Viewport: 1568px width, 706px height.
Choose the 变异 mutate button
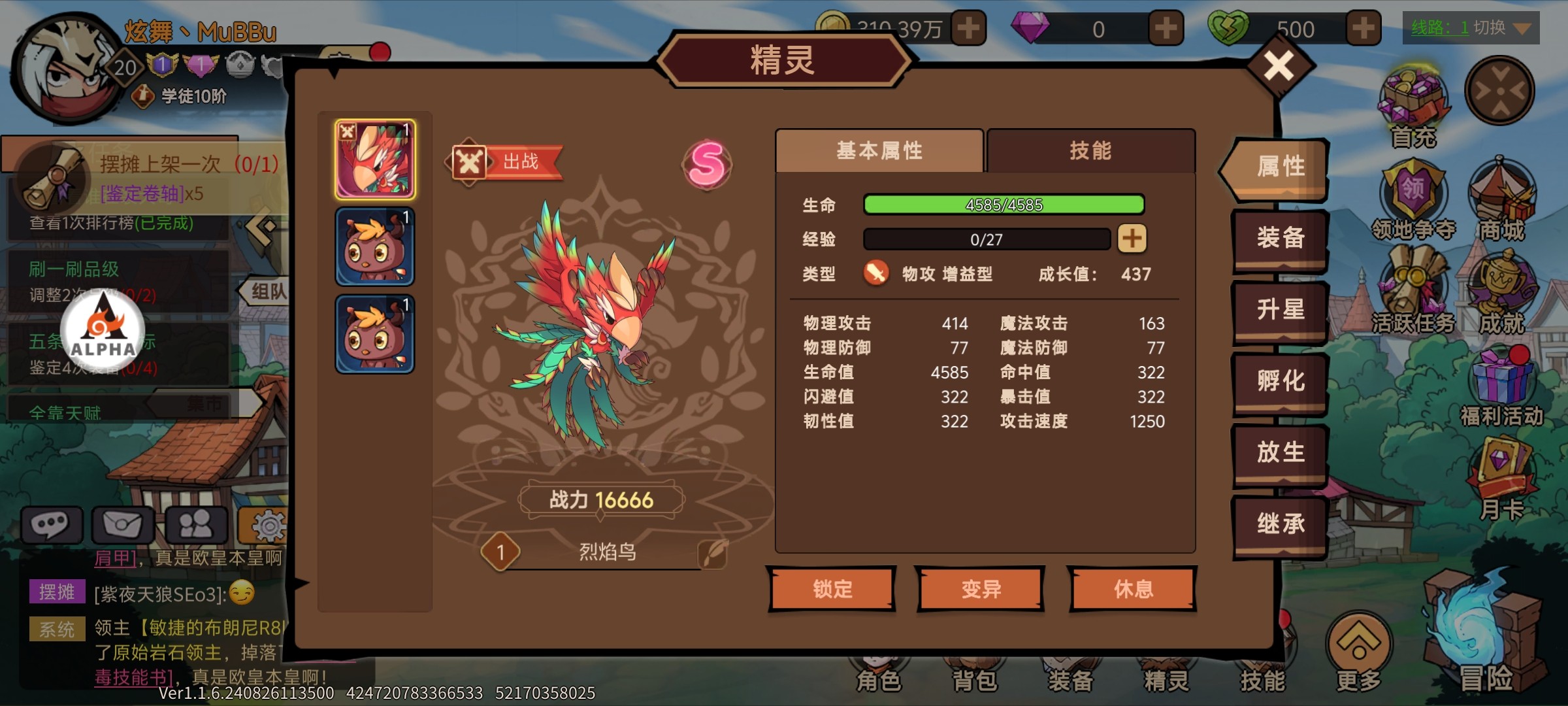[x=981, y=589]
